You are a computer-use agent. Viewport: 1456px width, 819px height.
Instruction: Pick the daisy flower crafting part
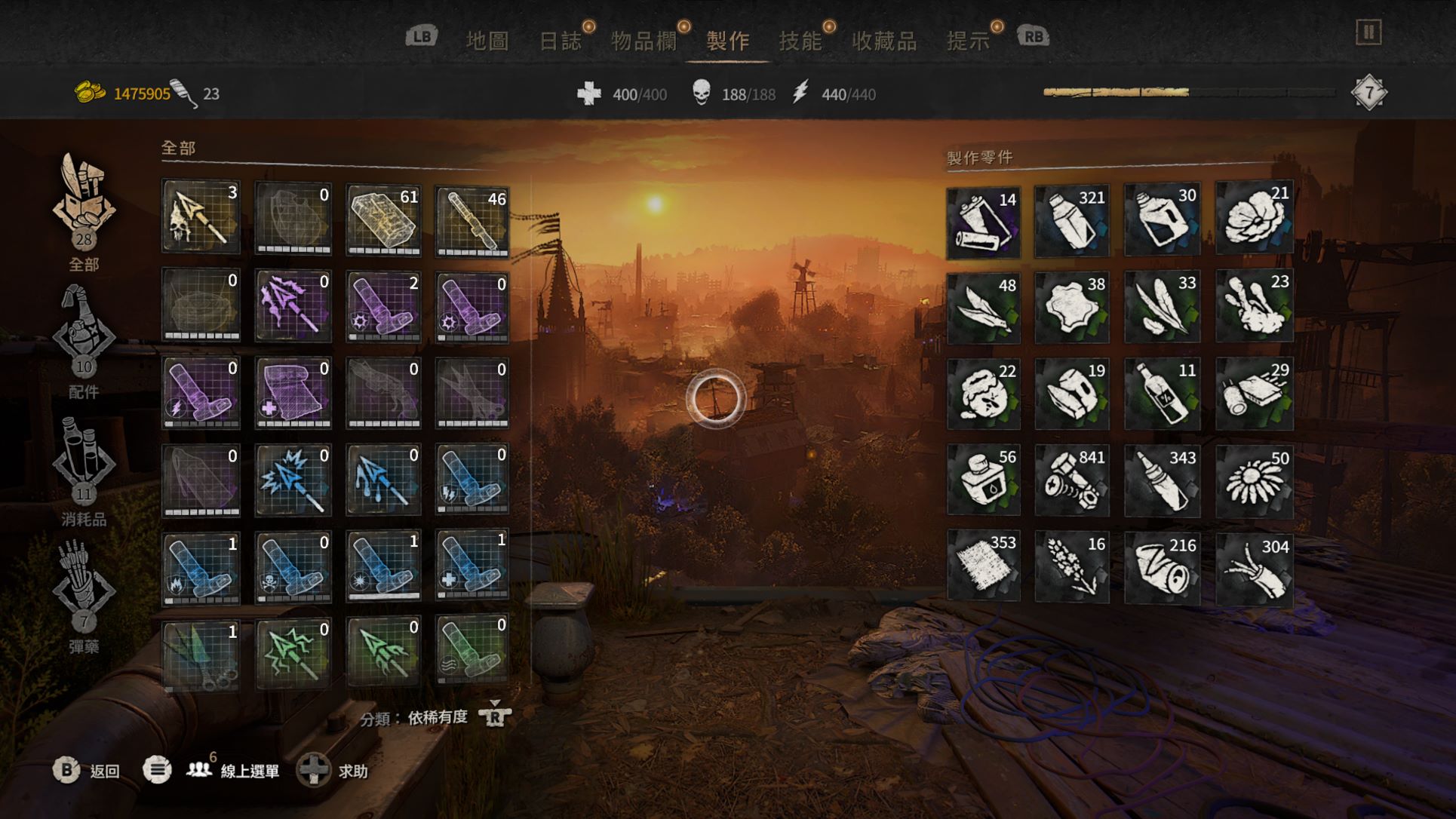1255,480
